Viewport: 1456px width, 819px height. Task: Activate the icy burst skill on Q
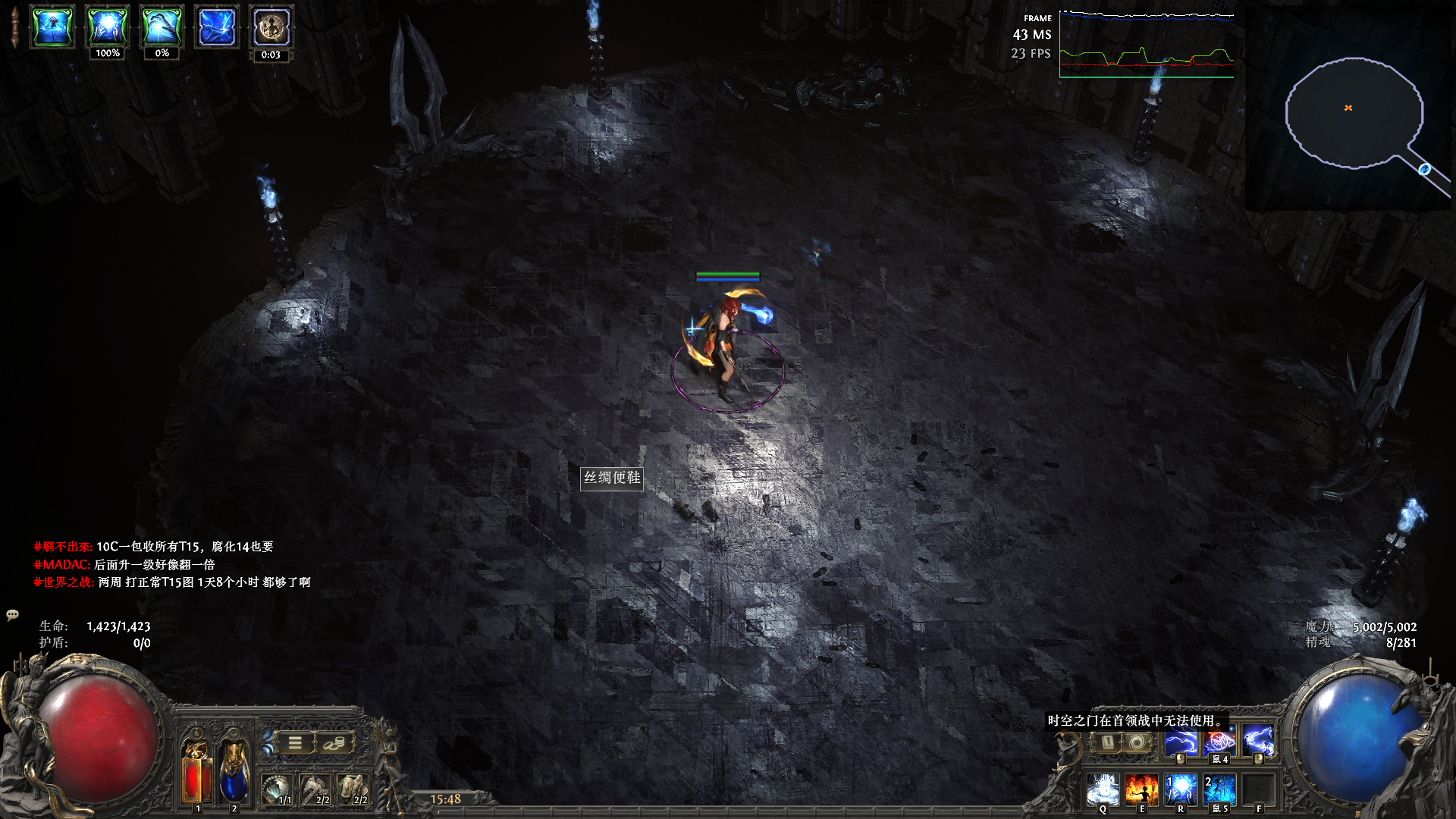coord(1103,789)
